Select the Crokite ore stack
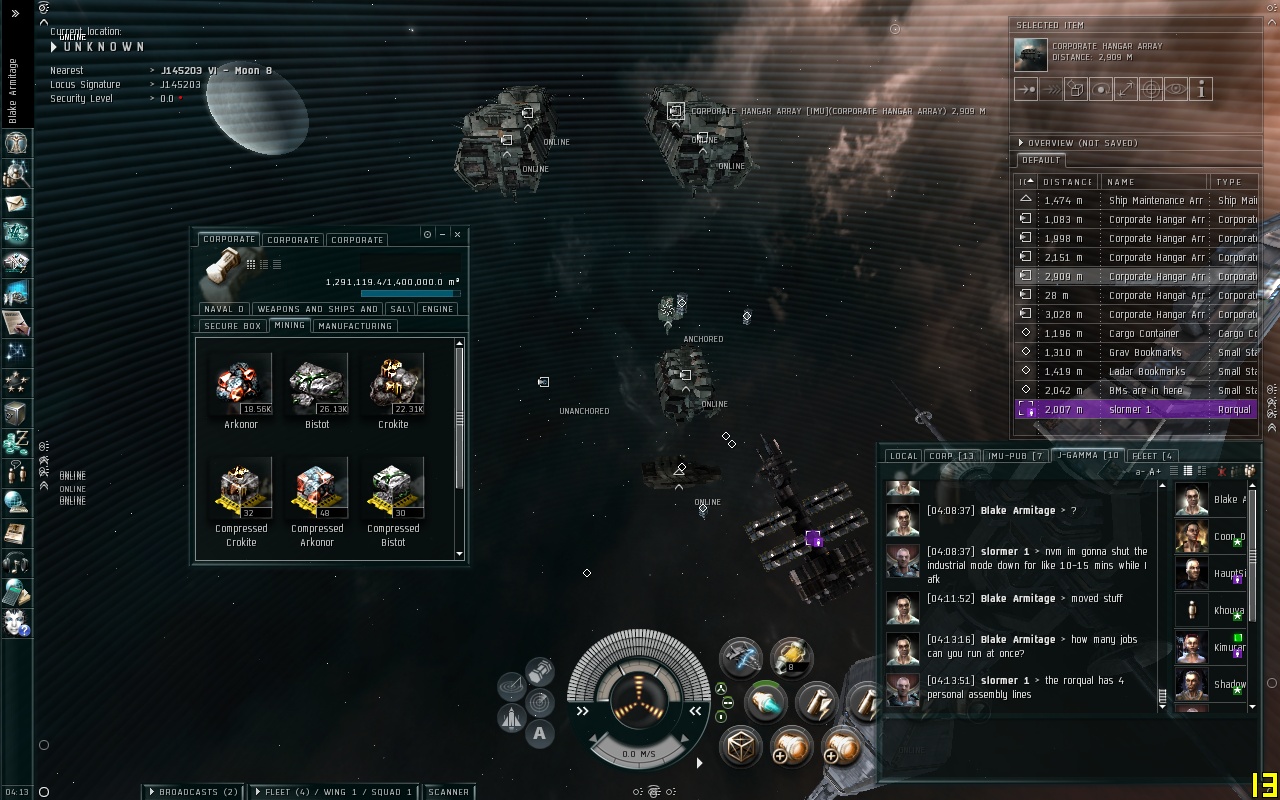1280x800 pixels. tap(393, 383)
